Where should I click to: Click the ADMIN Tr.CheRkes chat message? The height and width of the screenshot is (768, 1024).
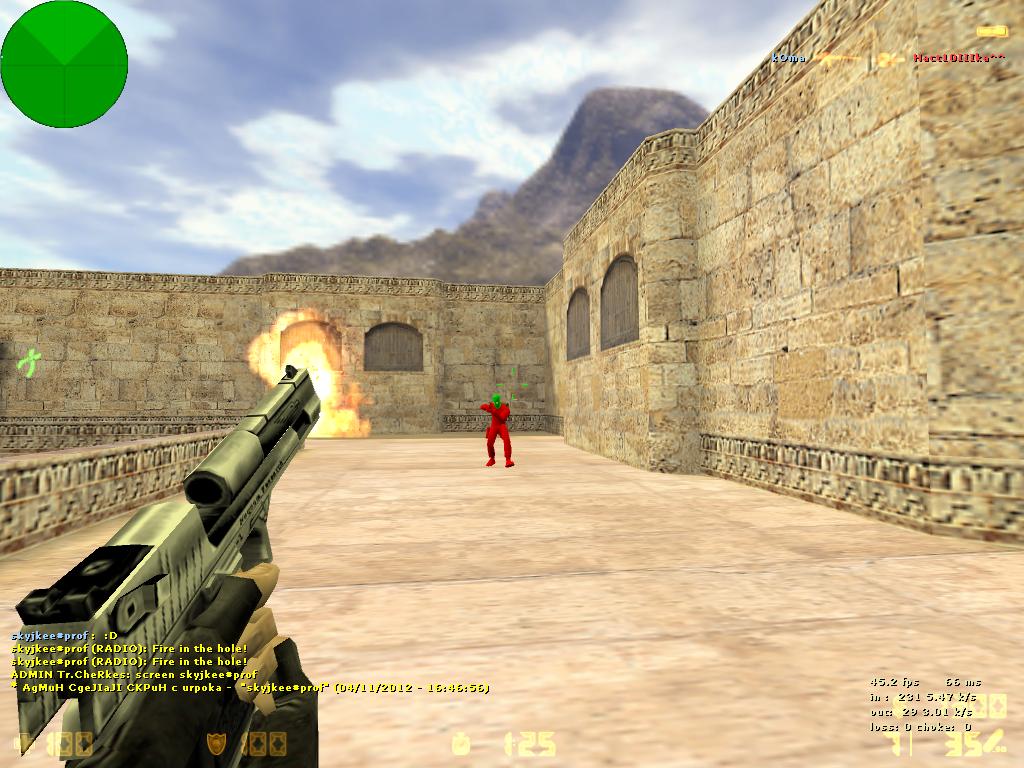coord(135,675)
